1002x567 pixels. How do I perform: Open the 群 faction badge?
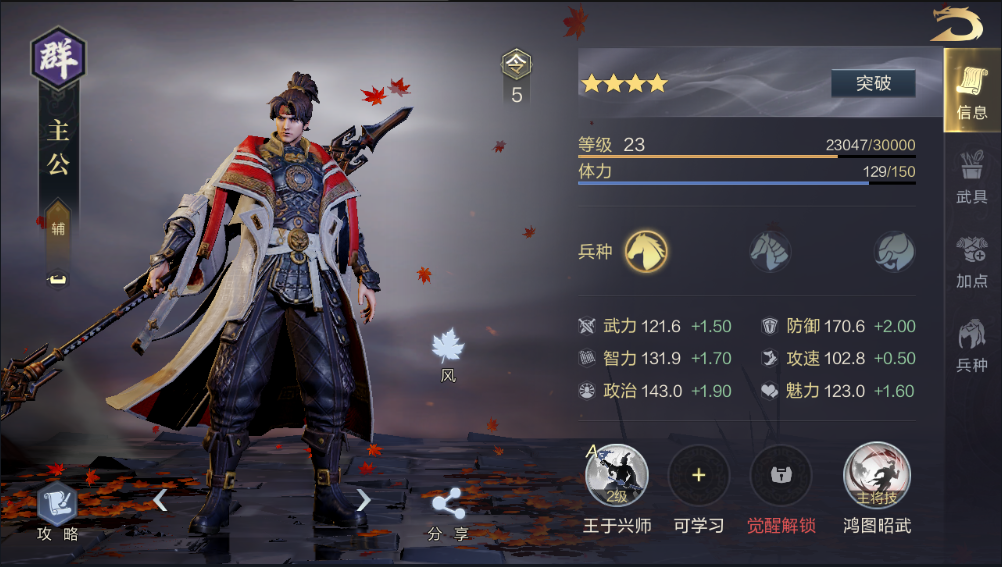[x=58, y=57]
